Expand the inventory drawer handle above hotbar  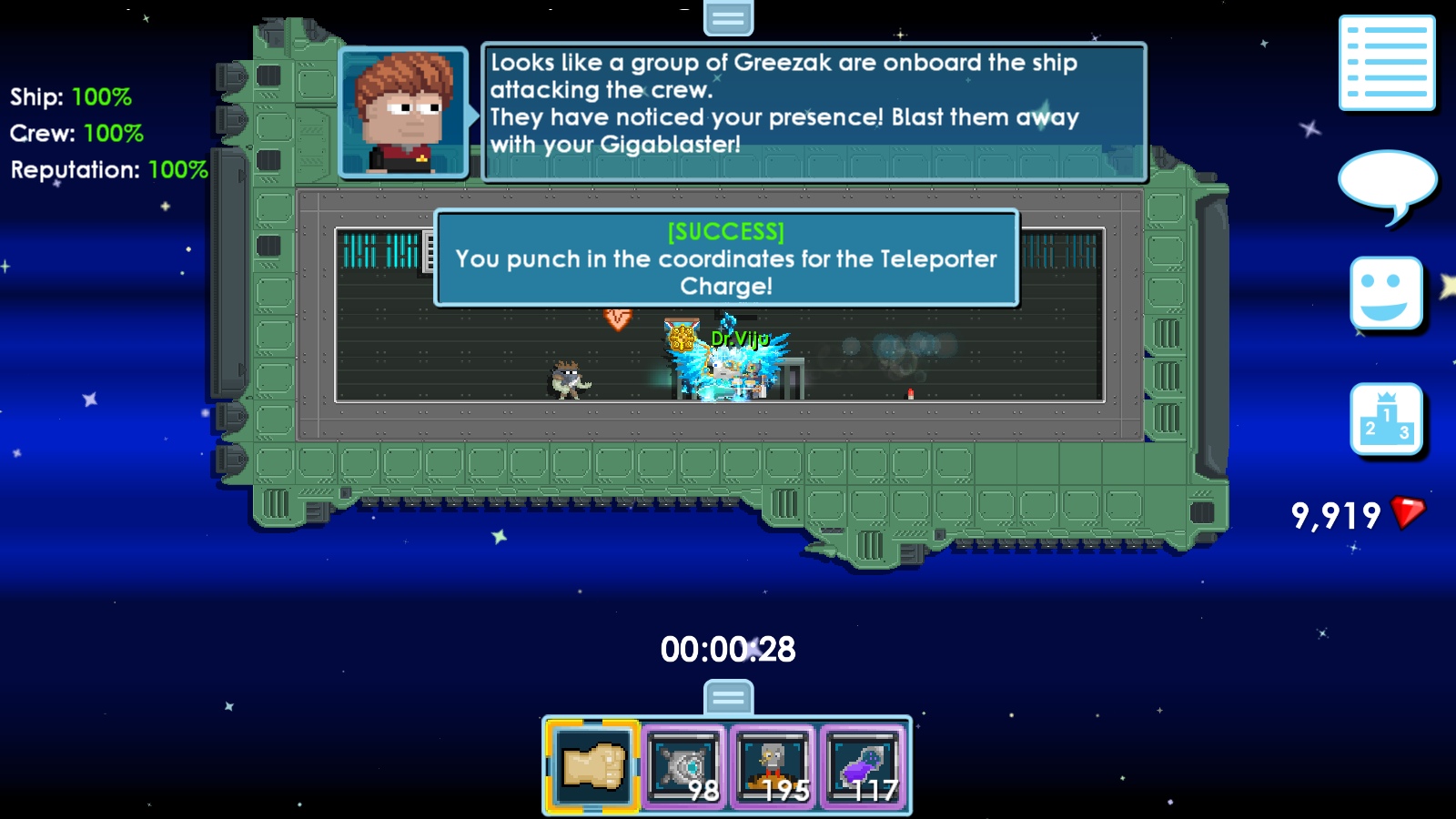[x=728, y=698]
